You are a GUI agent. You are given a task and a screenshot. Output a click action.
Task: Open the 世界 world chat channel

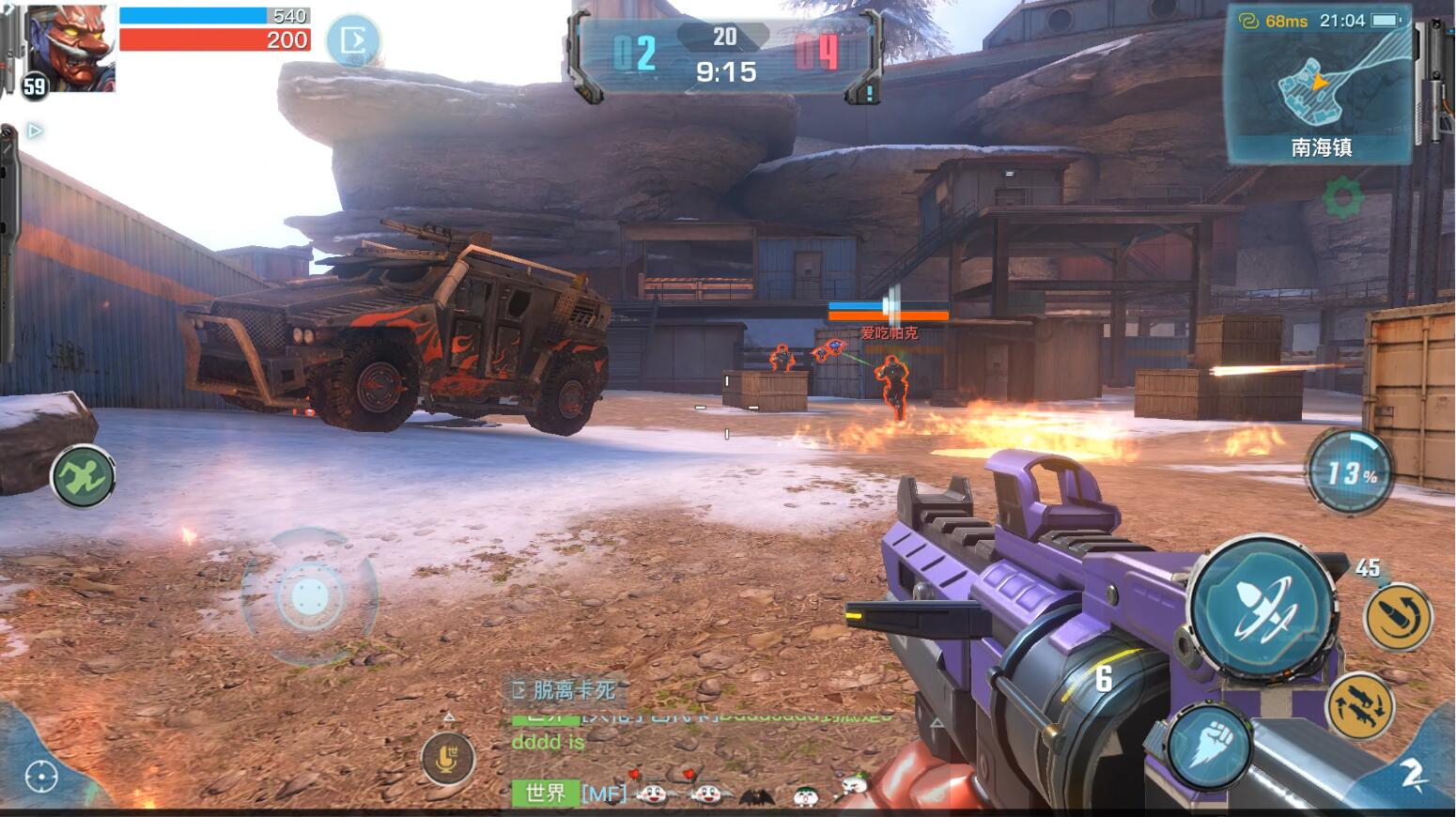pos(545,793)
